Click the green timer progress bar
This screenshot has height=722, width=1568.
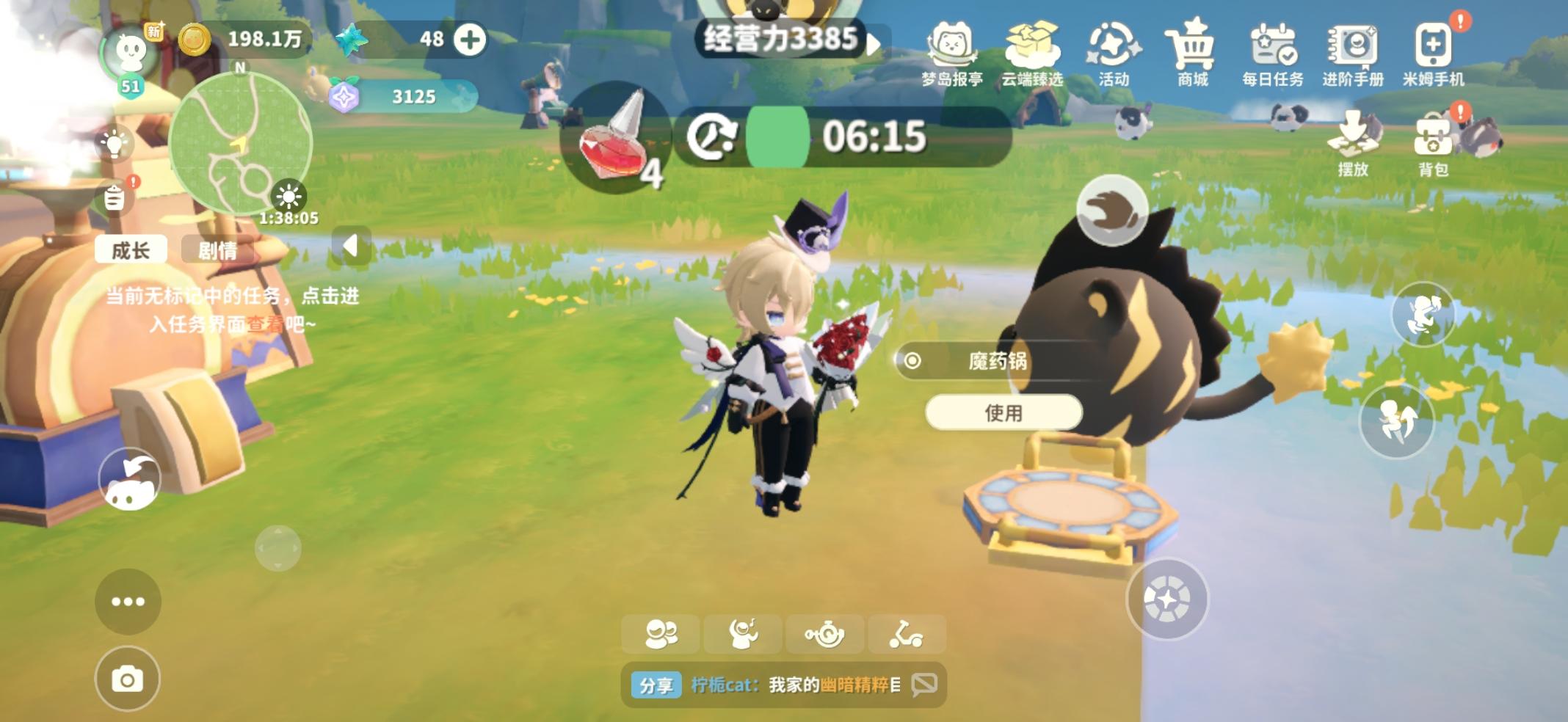coord(779,135)
